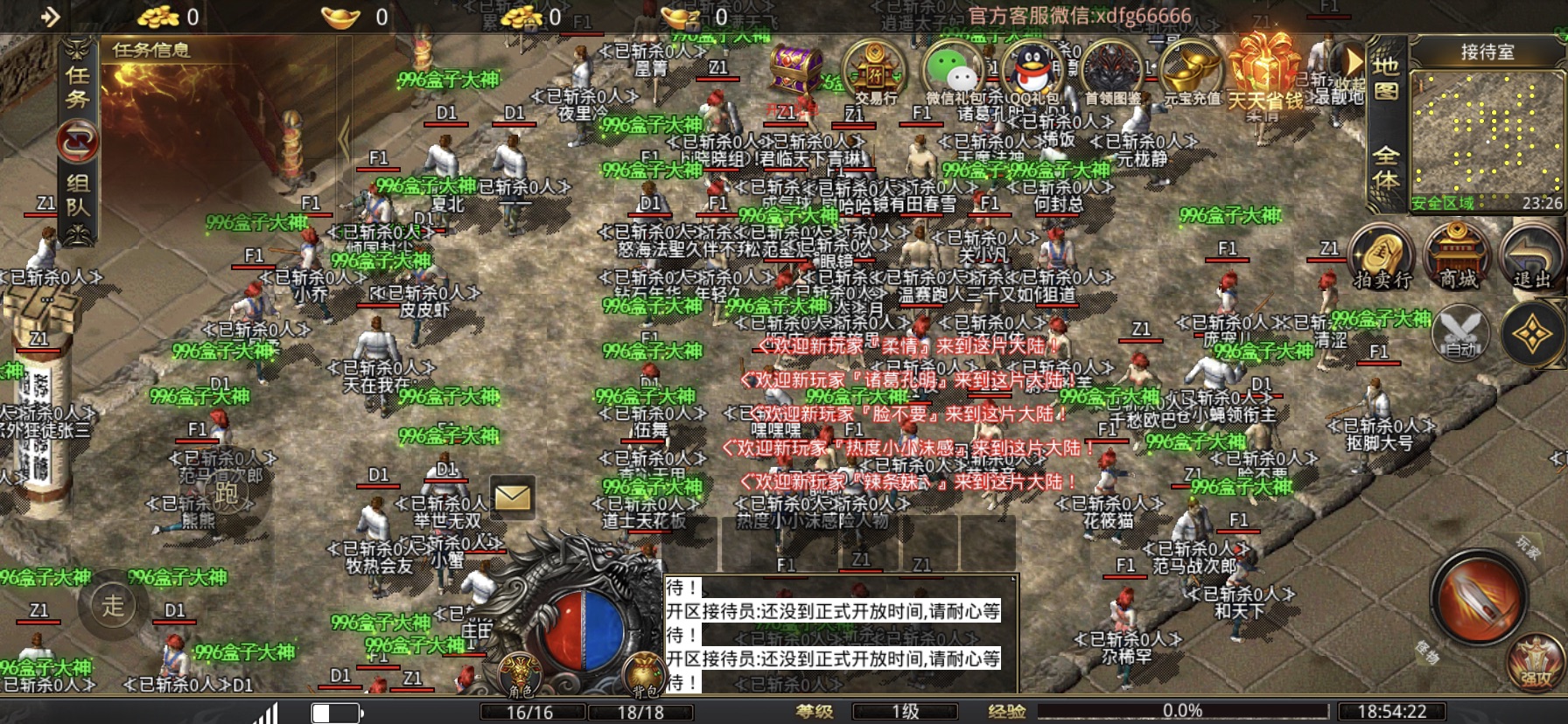Screen dimensions: 1568x724
Task: Open the 地图 map button
Action: click(x=1385, y=79)
